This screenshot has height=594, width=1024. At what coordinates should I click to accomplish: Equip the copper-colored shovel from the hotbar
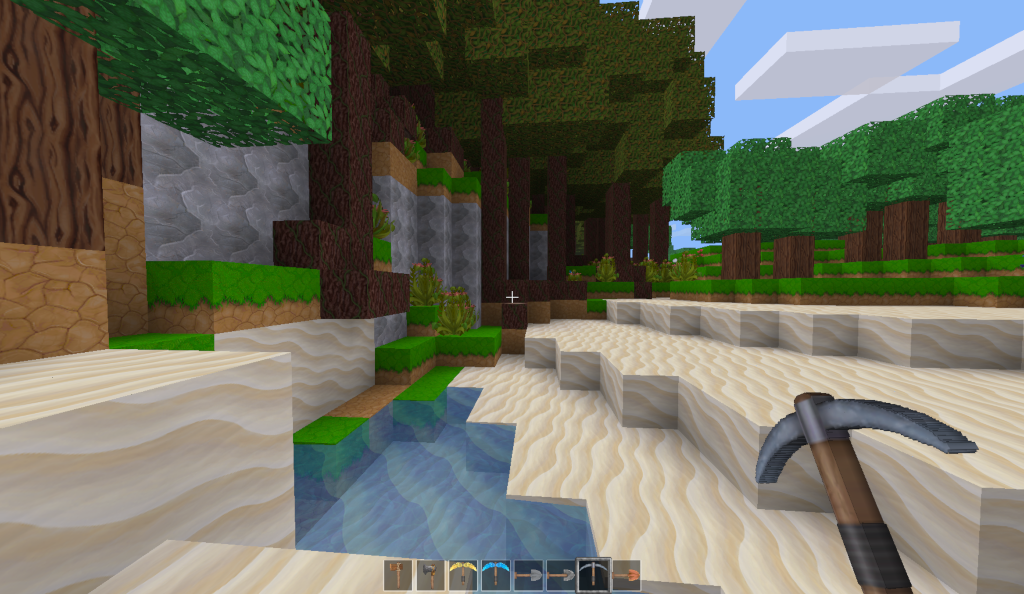tap(626, 575)
